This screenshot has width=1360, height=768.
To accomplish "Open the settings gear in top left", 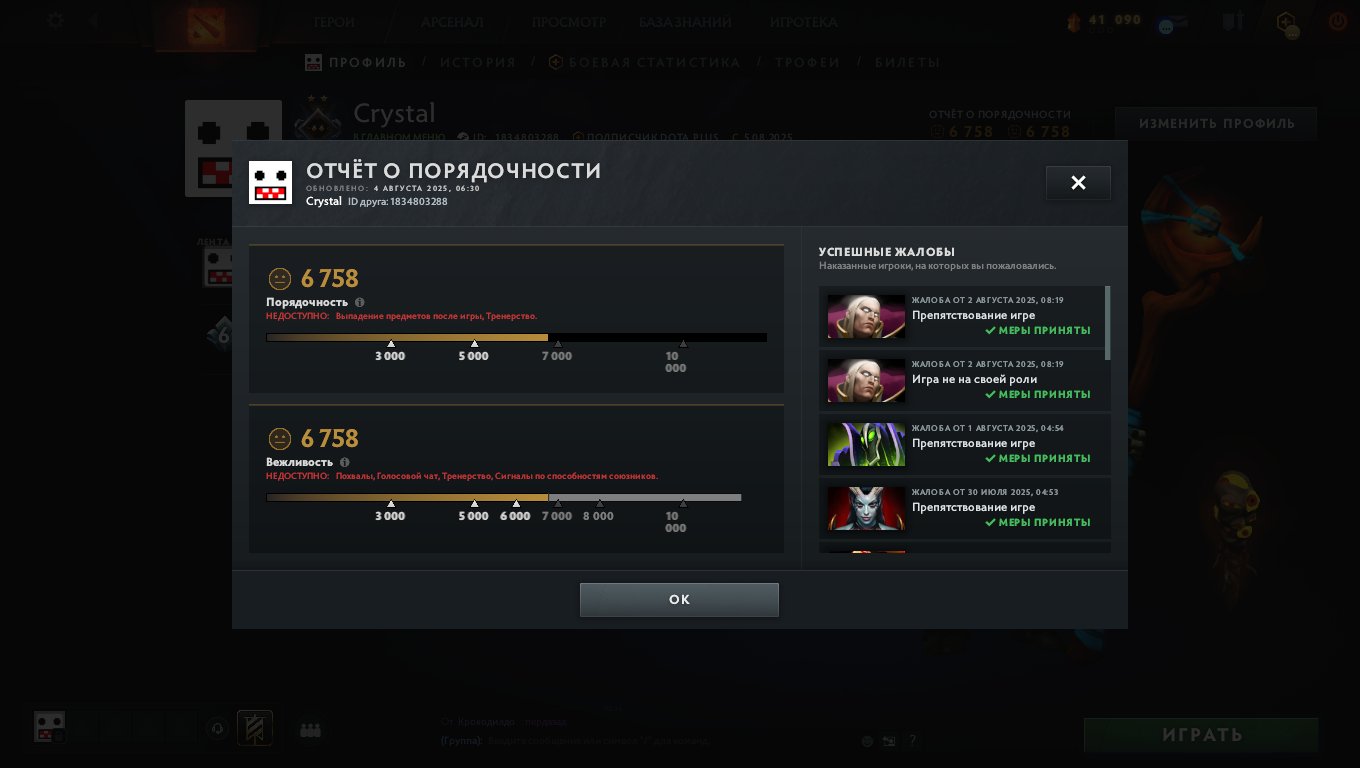I will click(55, 21).
